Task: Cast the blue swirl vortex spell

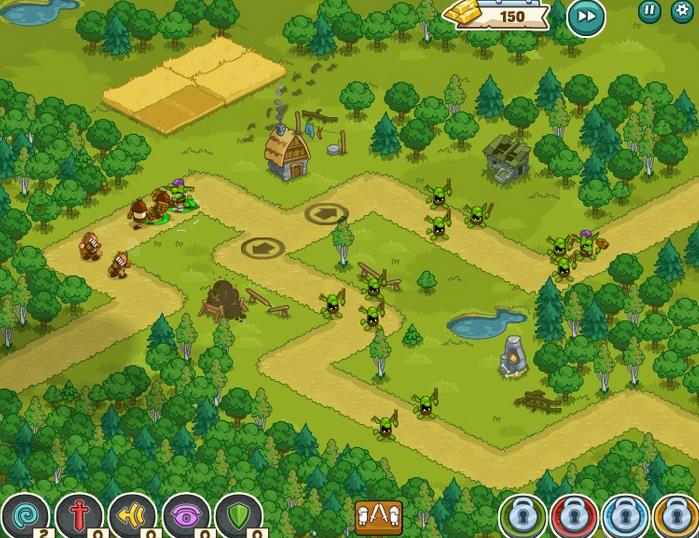Action: (x=23, y=516)
